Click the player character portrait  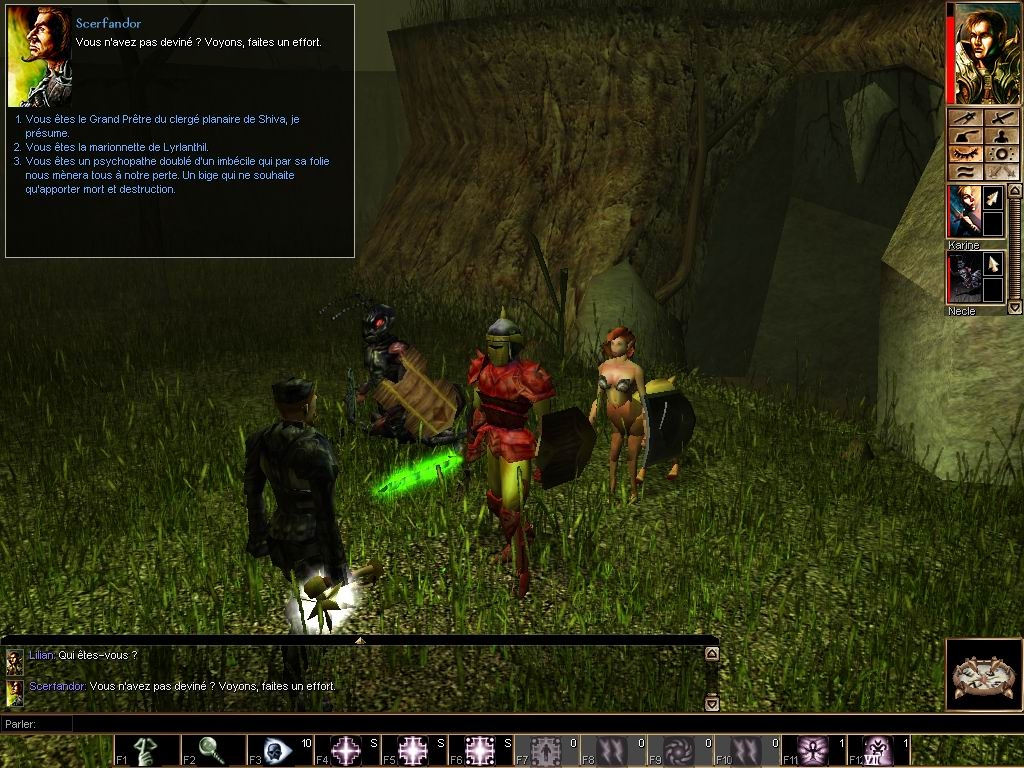point(987,54)
